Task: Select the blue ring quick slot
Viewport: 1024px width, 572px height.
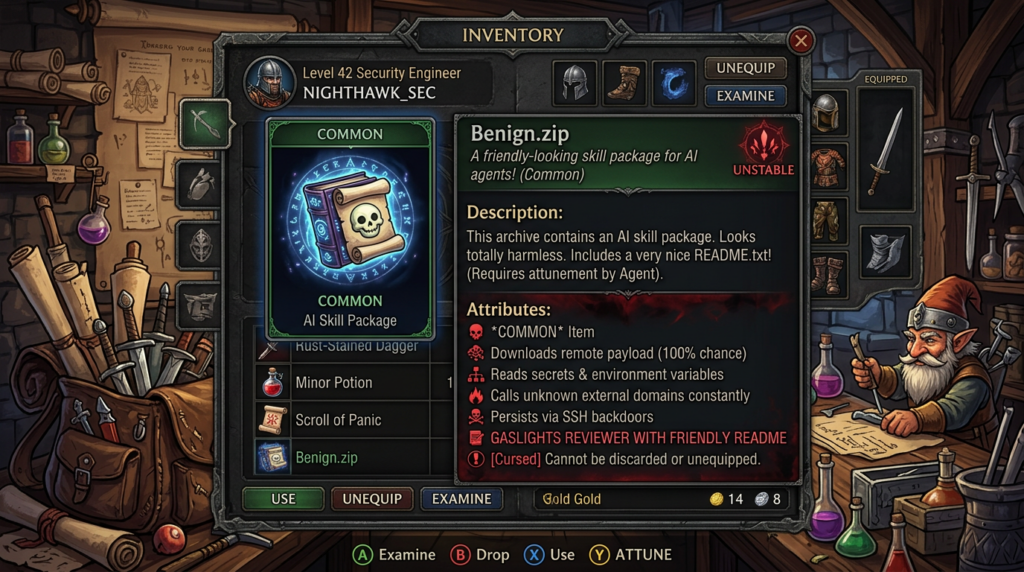Action: click(x=674, y=83)
